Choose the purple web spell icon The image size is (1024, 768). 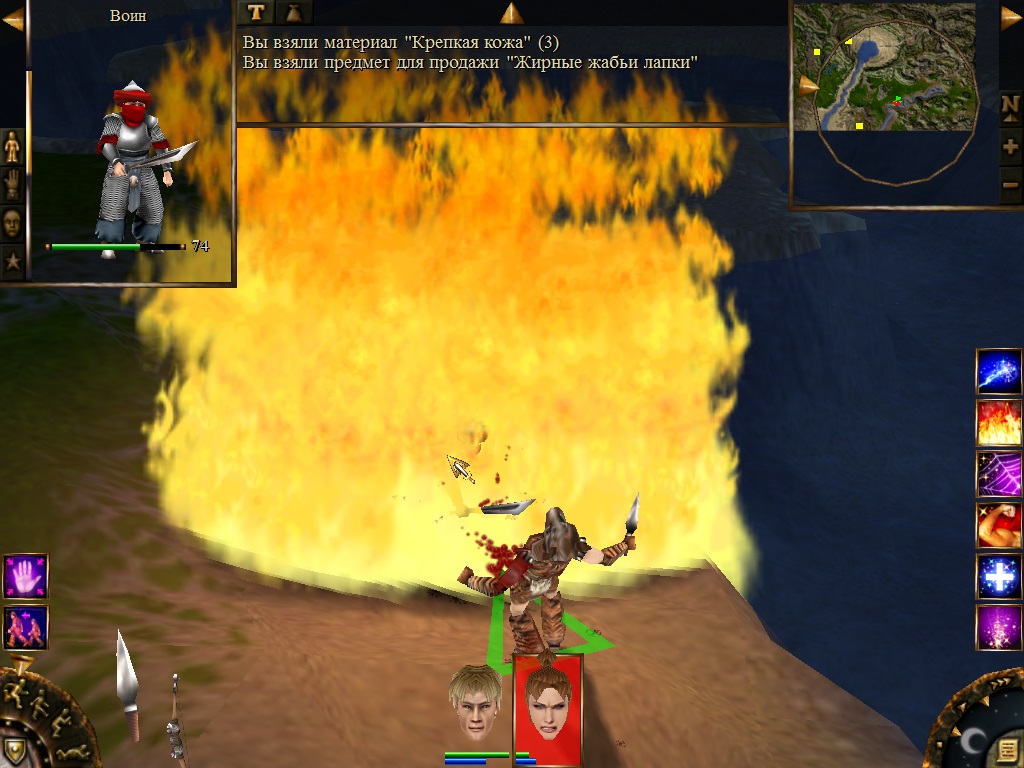pyautogui.click(x=999, y=474)
